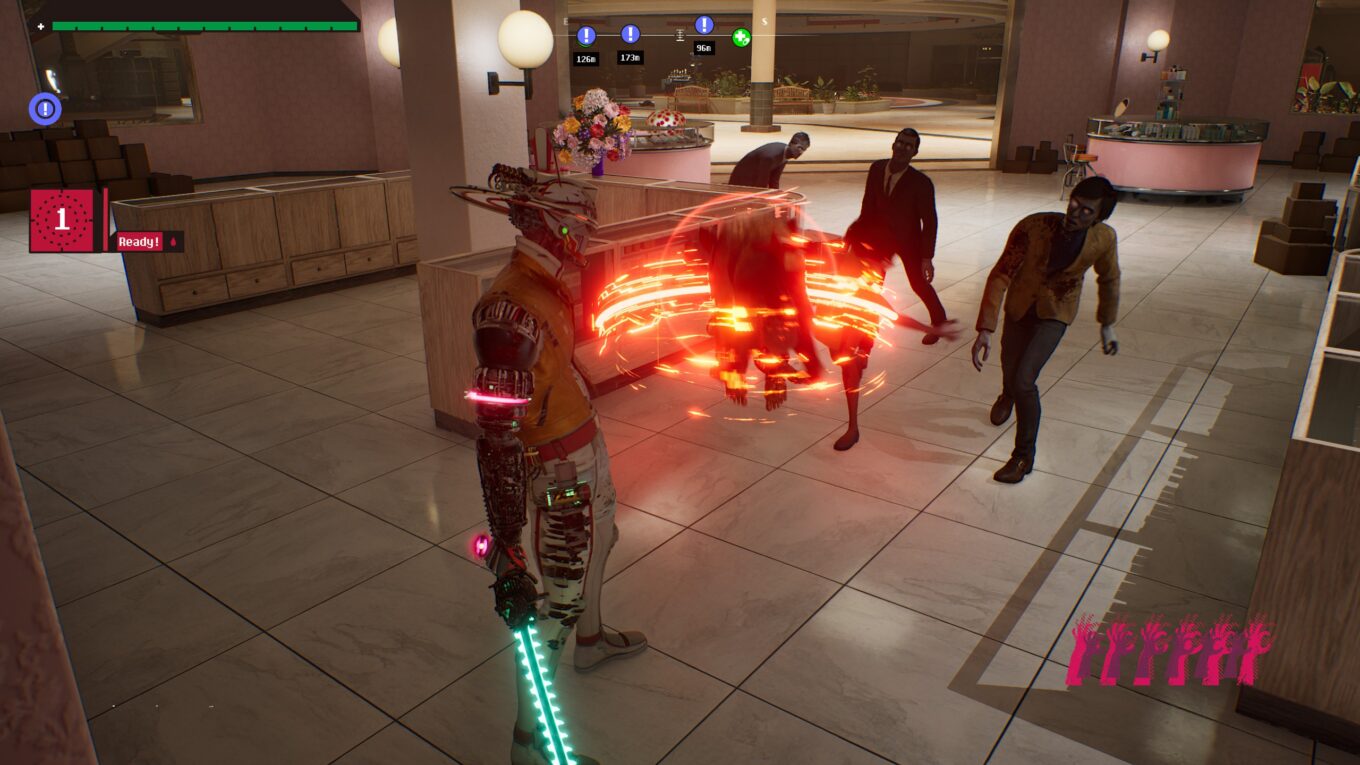Screen dimensions: 1360x765
Task: Click the compass quest marker showing 173m
Action: (630, 34)
